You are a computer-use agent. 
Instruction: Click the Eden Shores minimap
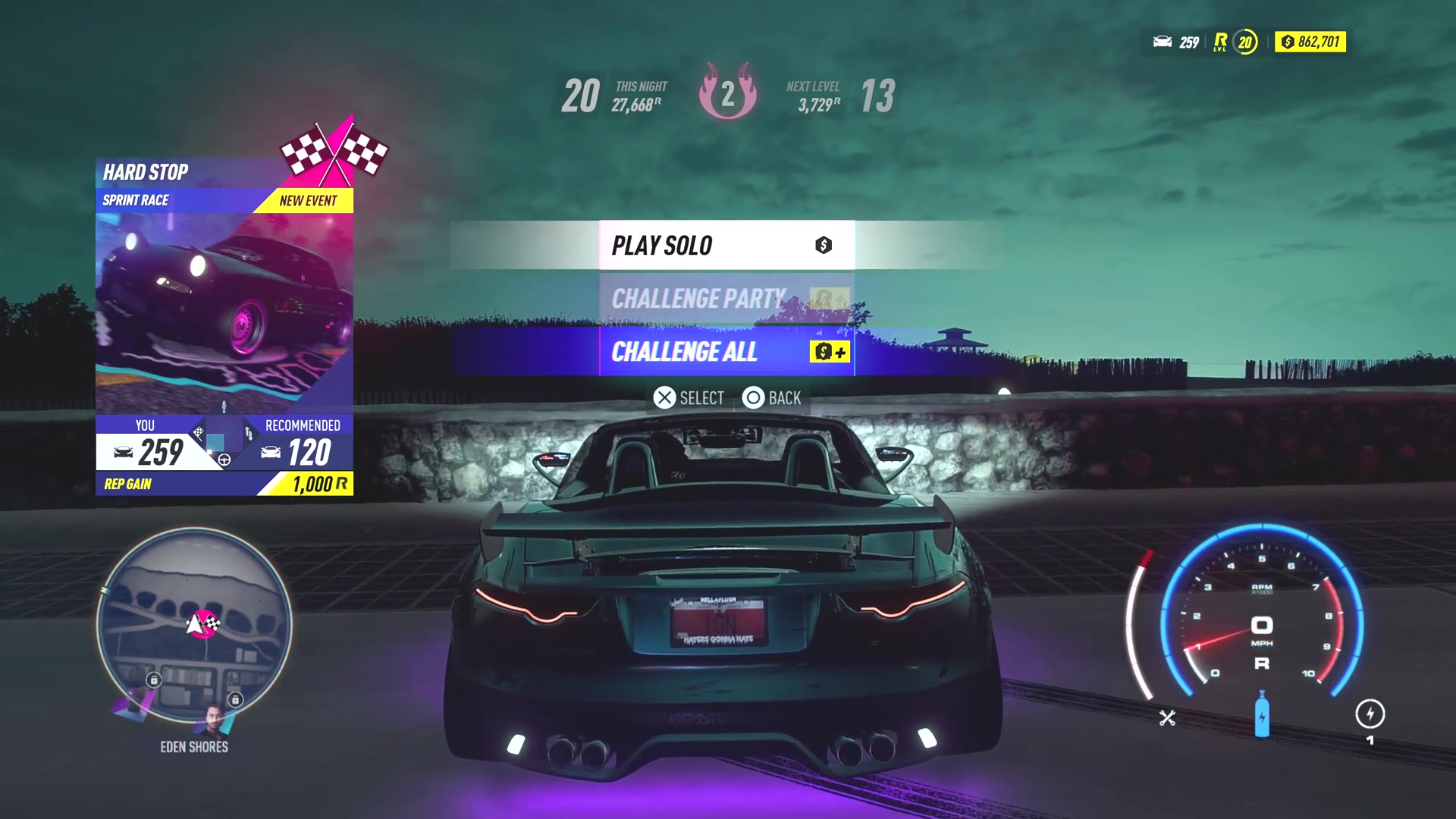click(x=195, y=624)
